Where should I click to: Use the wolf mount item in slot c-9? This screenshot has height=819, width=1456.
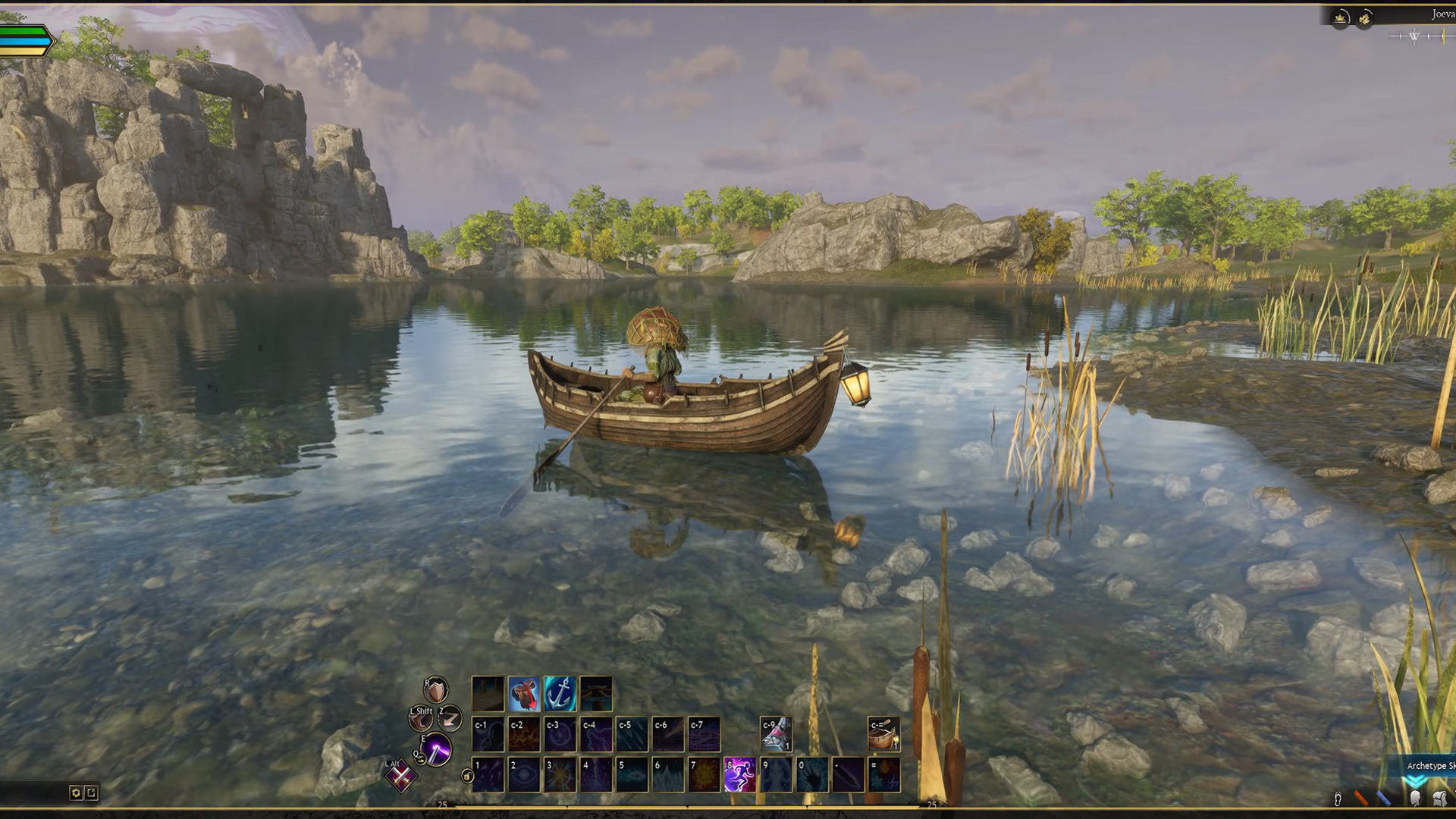[777, 733]
